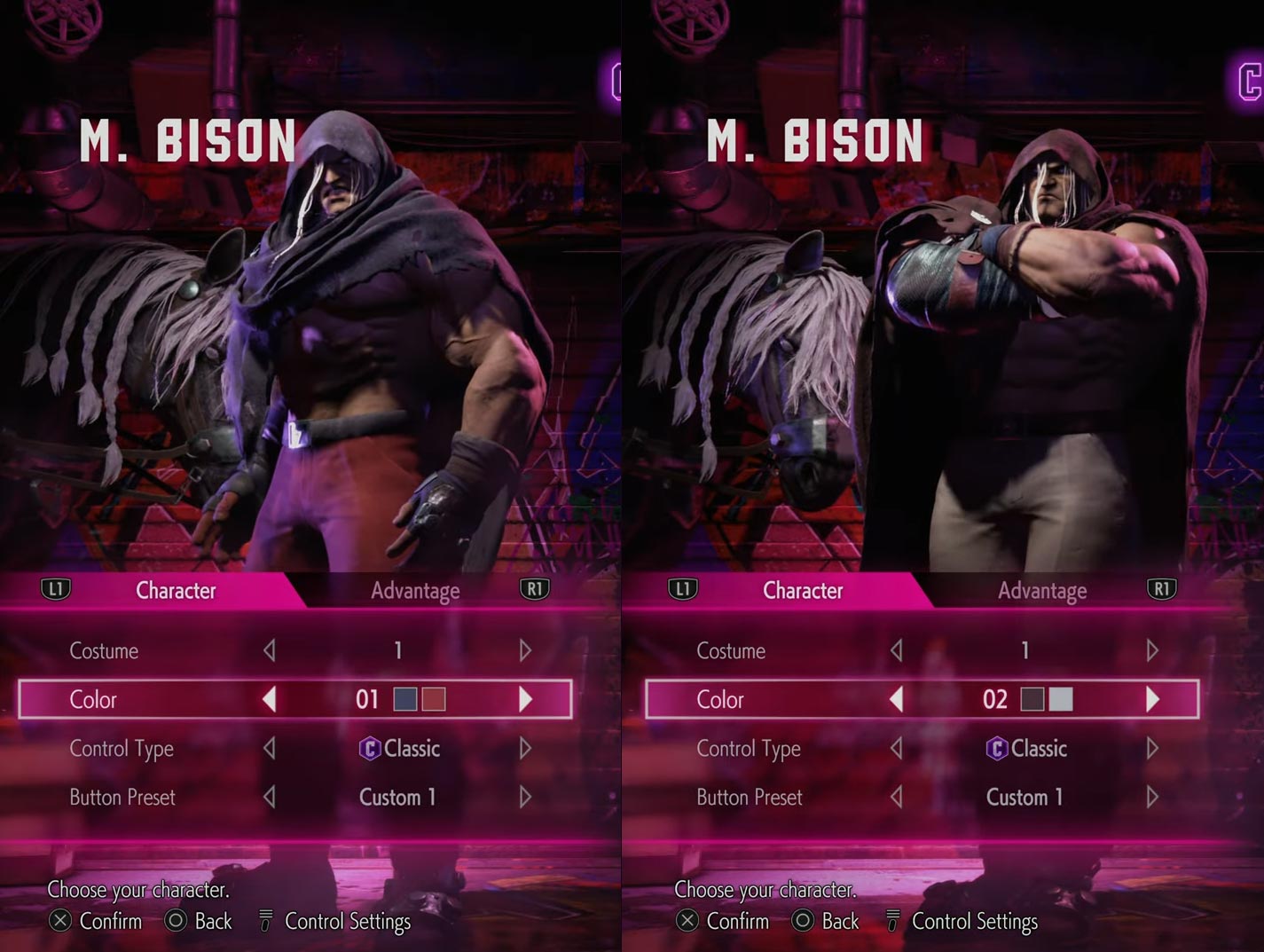
Task: Open next Button Preset with right arrow
Action: click(523, 797)
